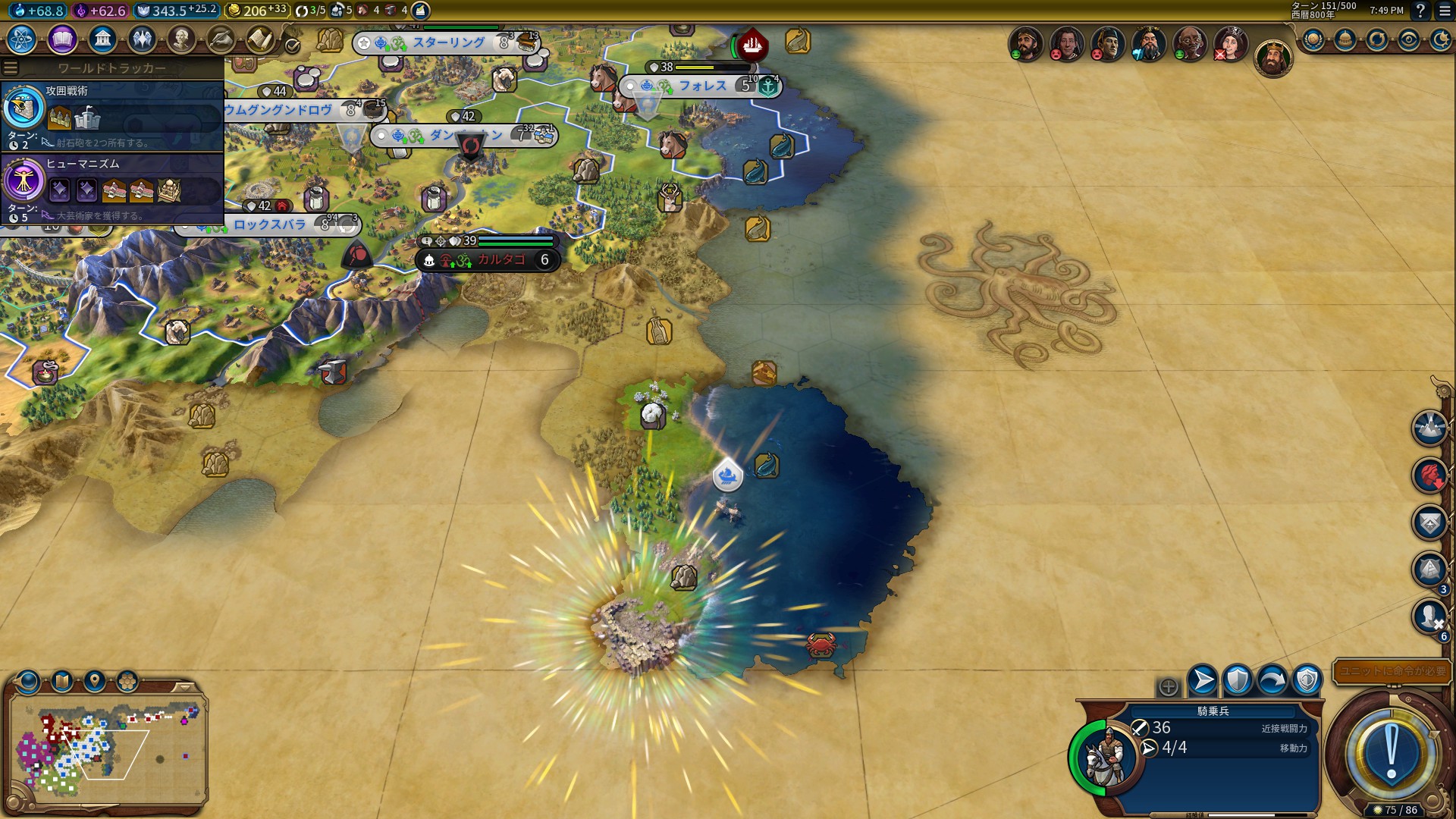Open the help question mark button
Image resolution: width=1456 pixels, height=819 pixels.
tap(1420, 11)
